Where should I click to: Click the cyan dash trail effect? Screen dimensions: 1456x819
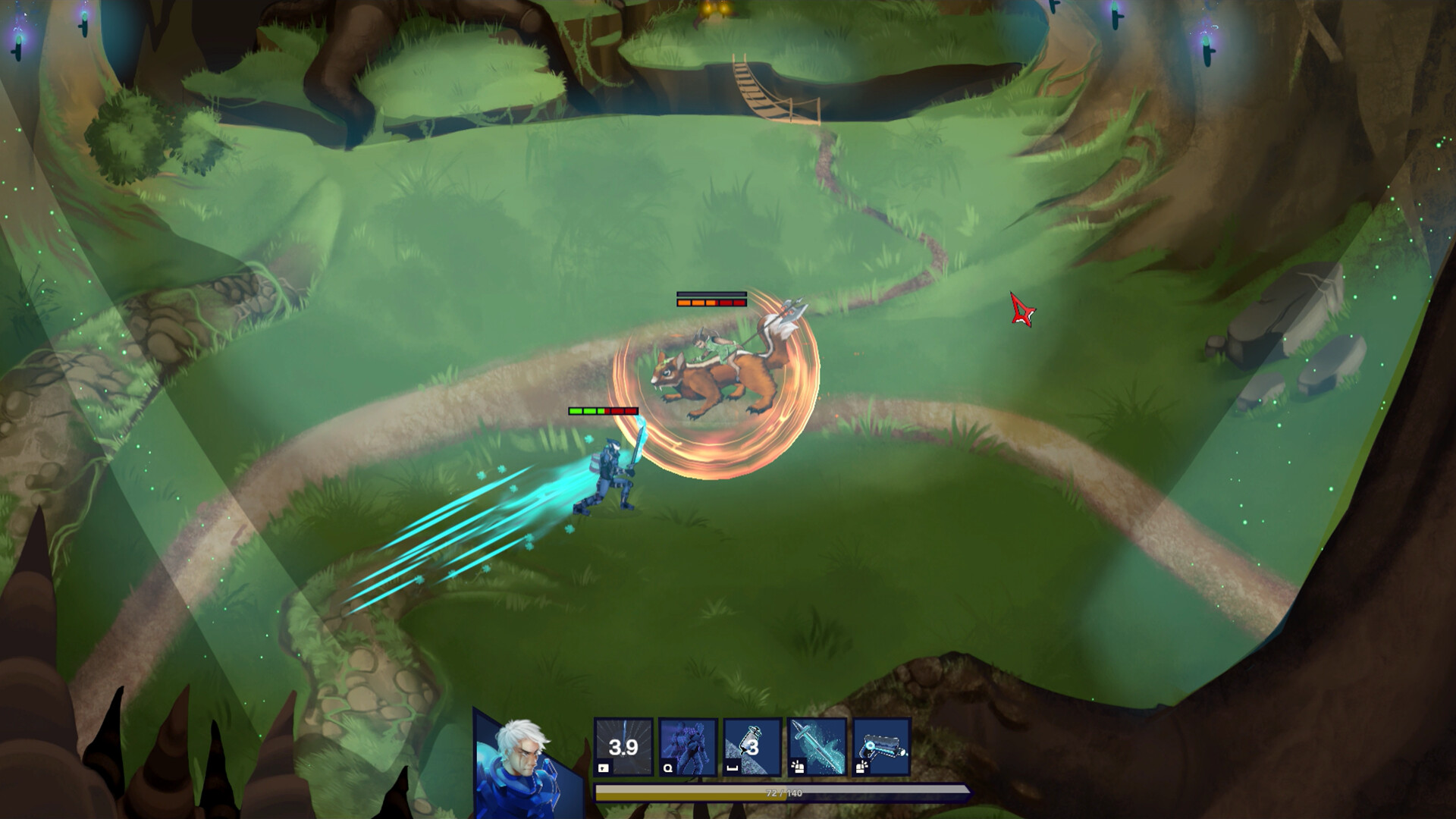pos(470,531)
